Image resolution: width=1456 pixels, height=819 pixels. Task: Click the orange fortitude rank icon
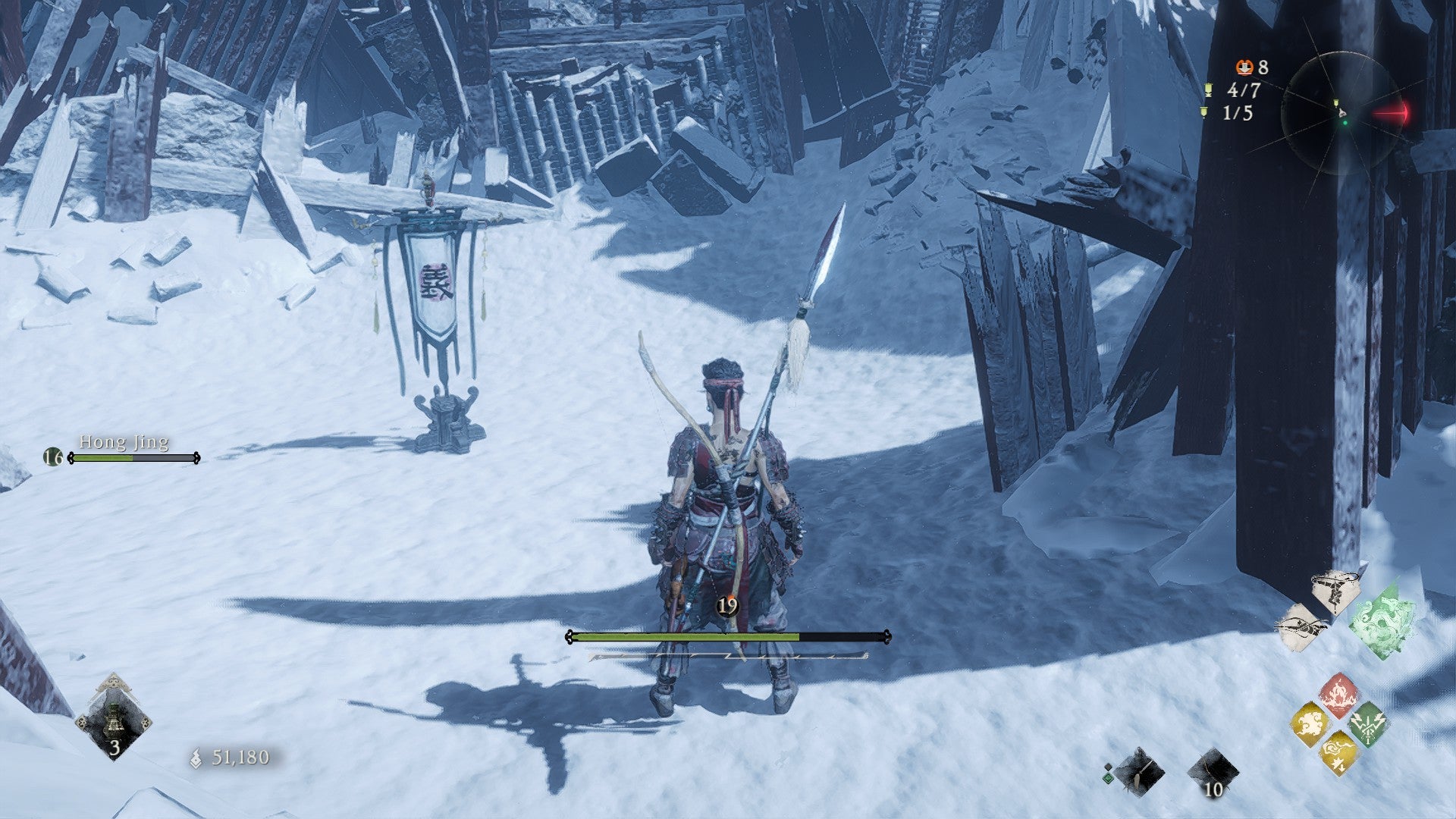coord(1244,67)
